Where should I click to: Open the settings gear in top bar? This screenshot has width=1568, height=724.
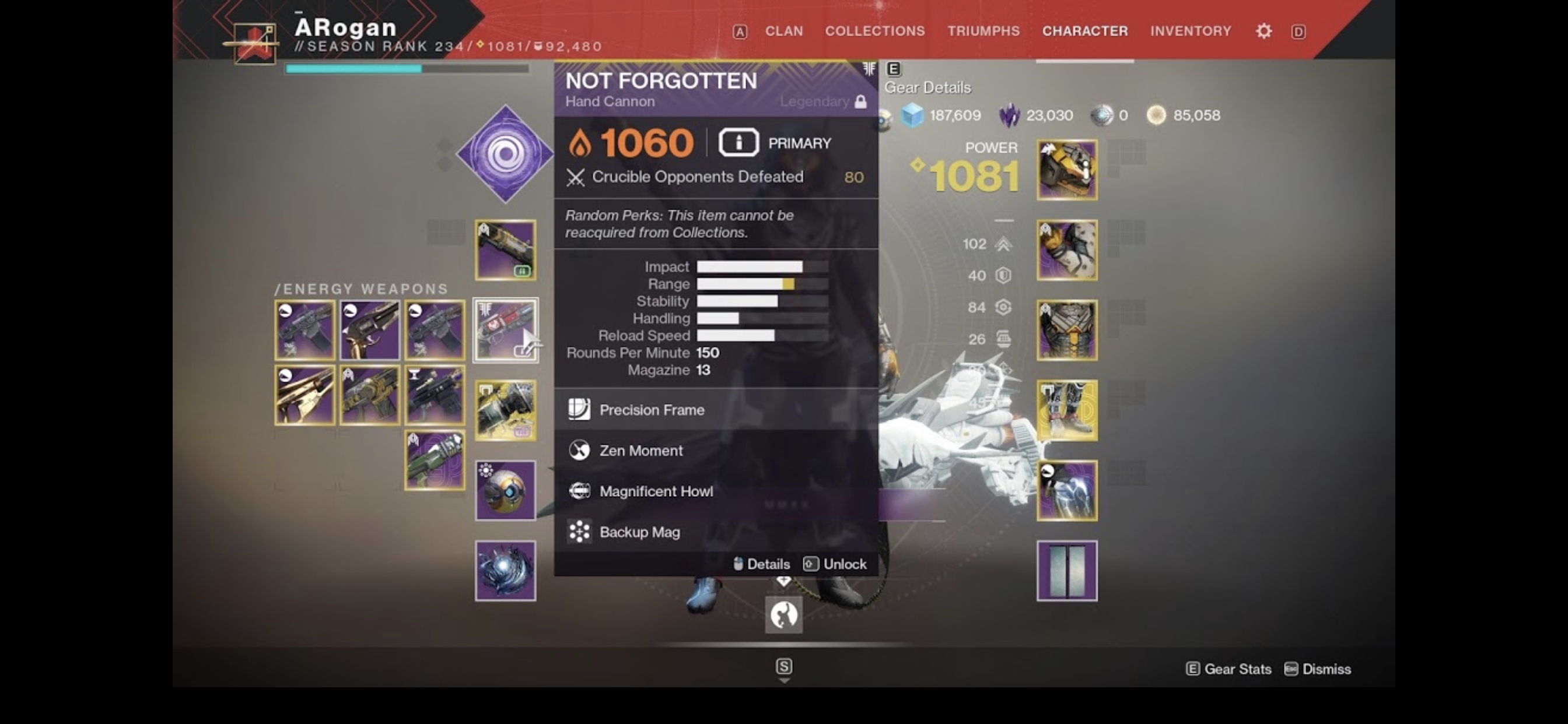pos(1263,30)
